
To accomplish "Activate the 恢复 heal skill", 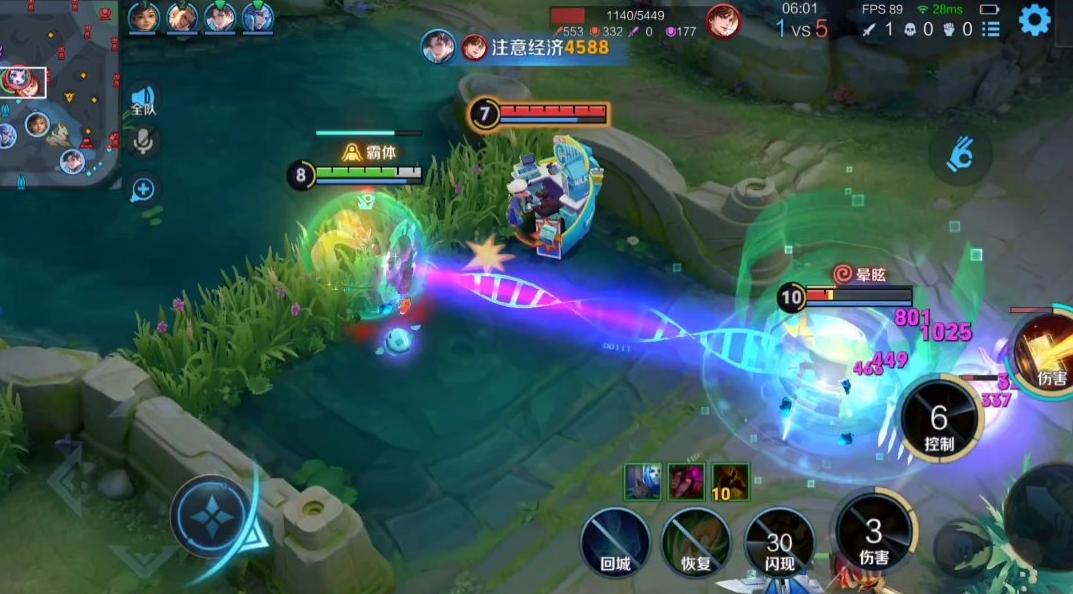I will 695,541.
